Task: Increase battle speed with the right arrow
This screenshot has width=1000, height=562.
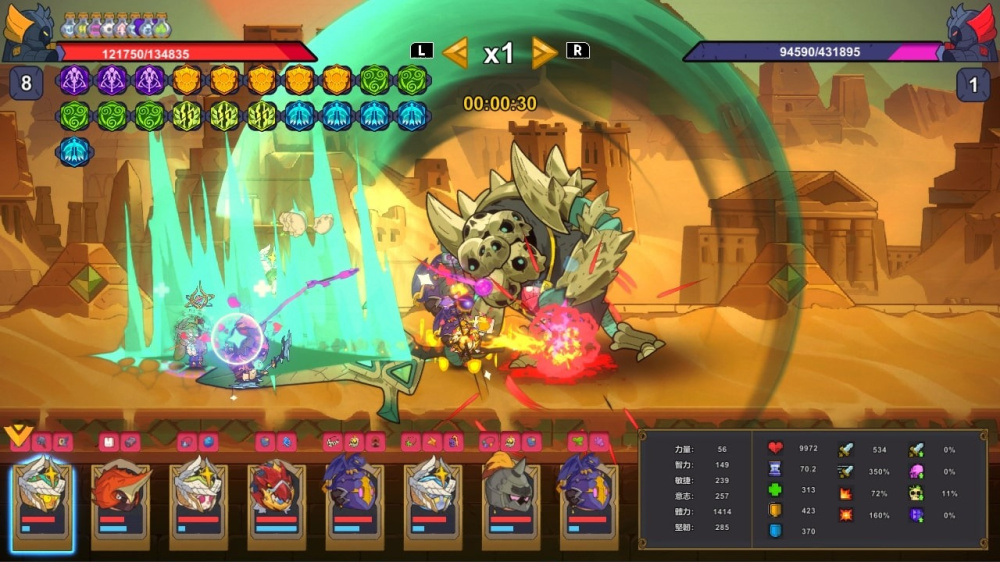Action: pyautogui.click(x=544, y=52)
